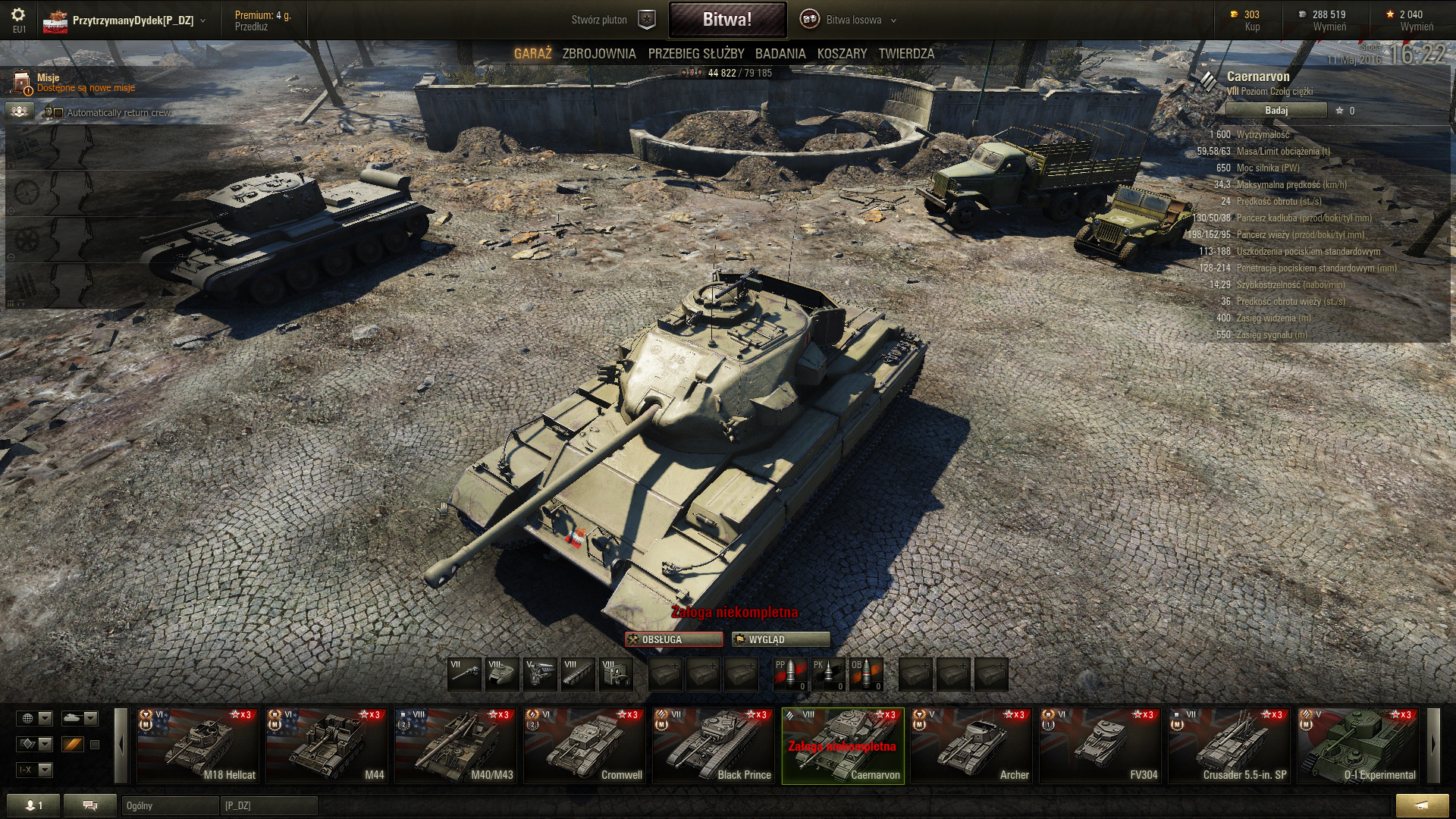Toggle Automatically return crew checkbox
The width and height of the screenshot is (1456, 819).
pos(58,113)
